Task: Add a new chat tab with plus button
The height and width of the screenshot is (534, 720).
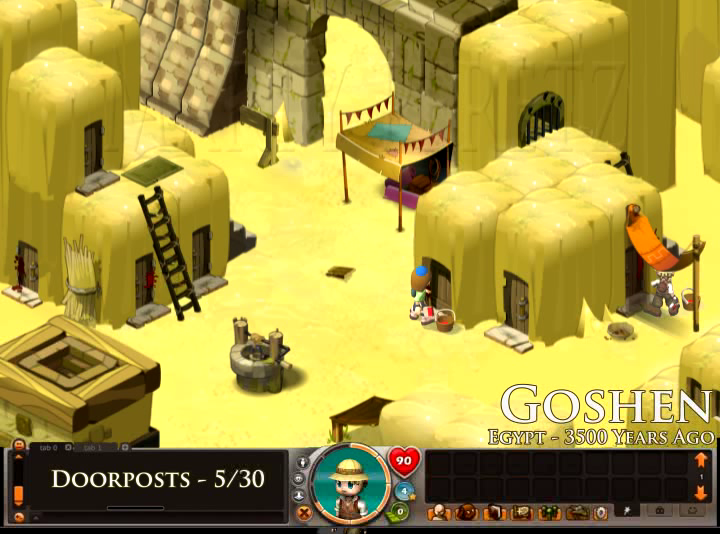Action: pyautogui.click(x=124, y=446)
